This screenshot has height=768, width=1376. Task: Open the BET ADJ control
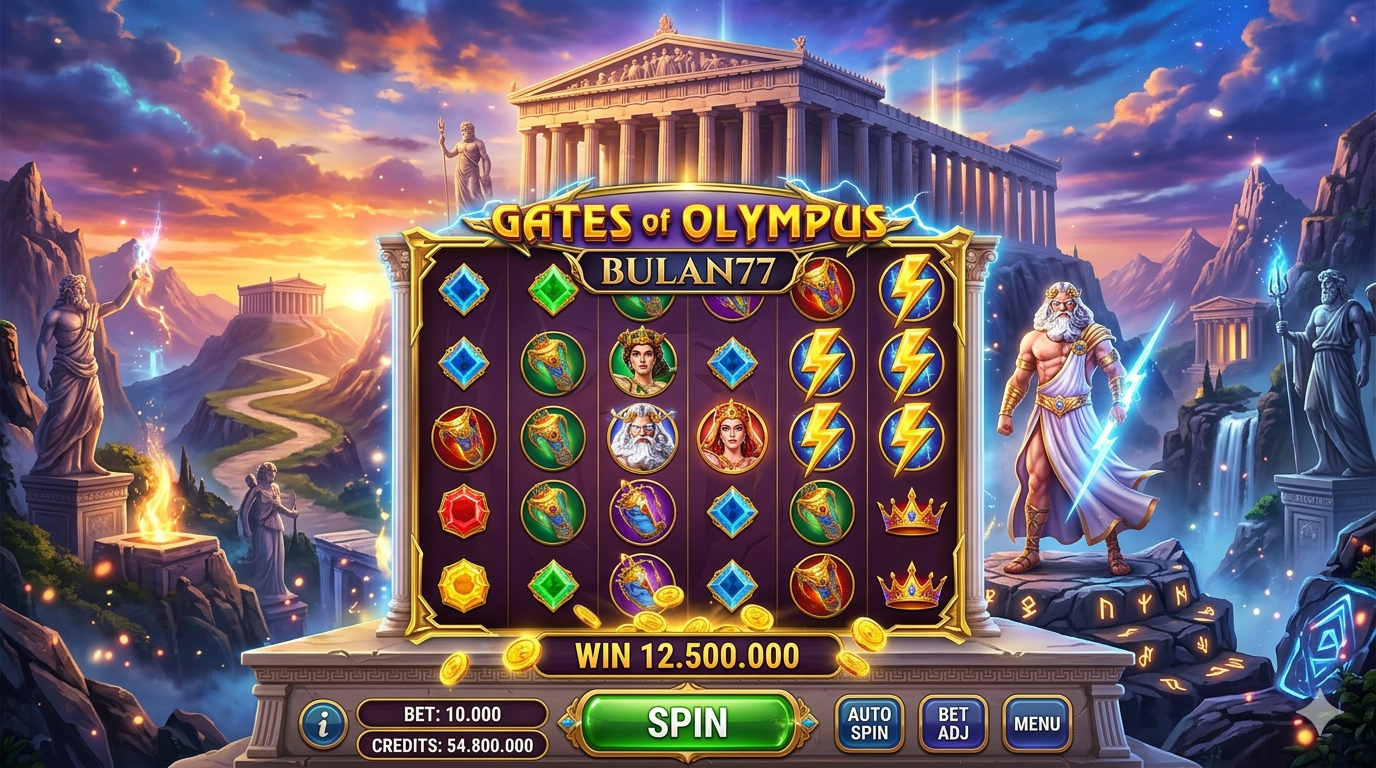tap(952, 723)
